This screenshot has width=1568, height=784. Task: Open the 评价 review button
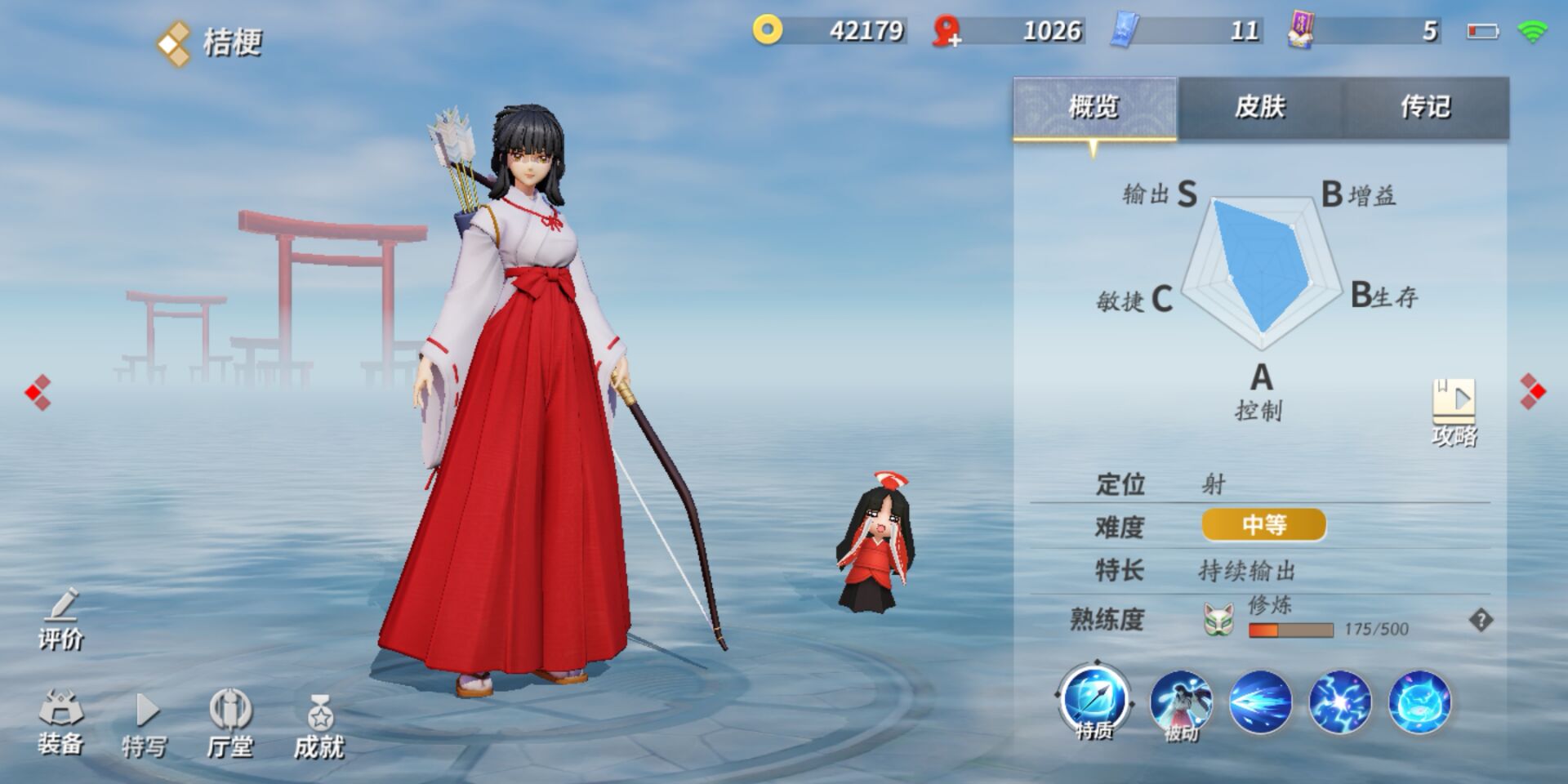(61, 620)
